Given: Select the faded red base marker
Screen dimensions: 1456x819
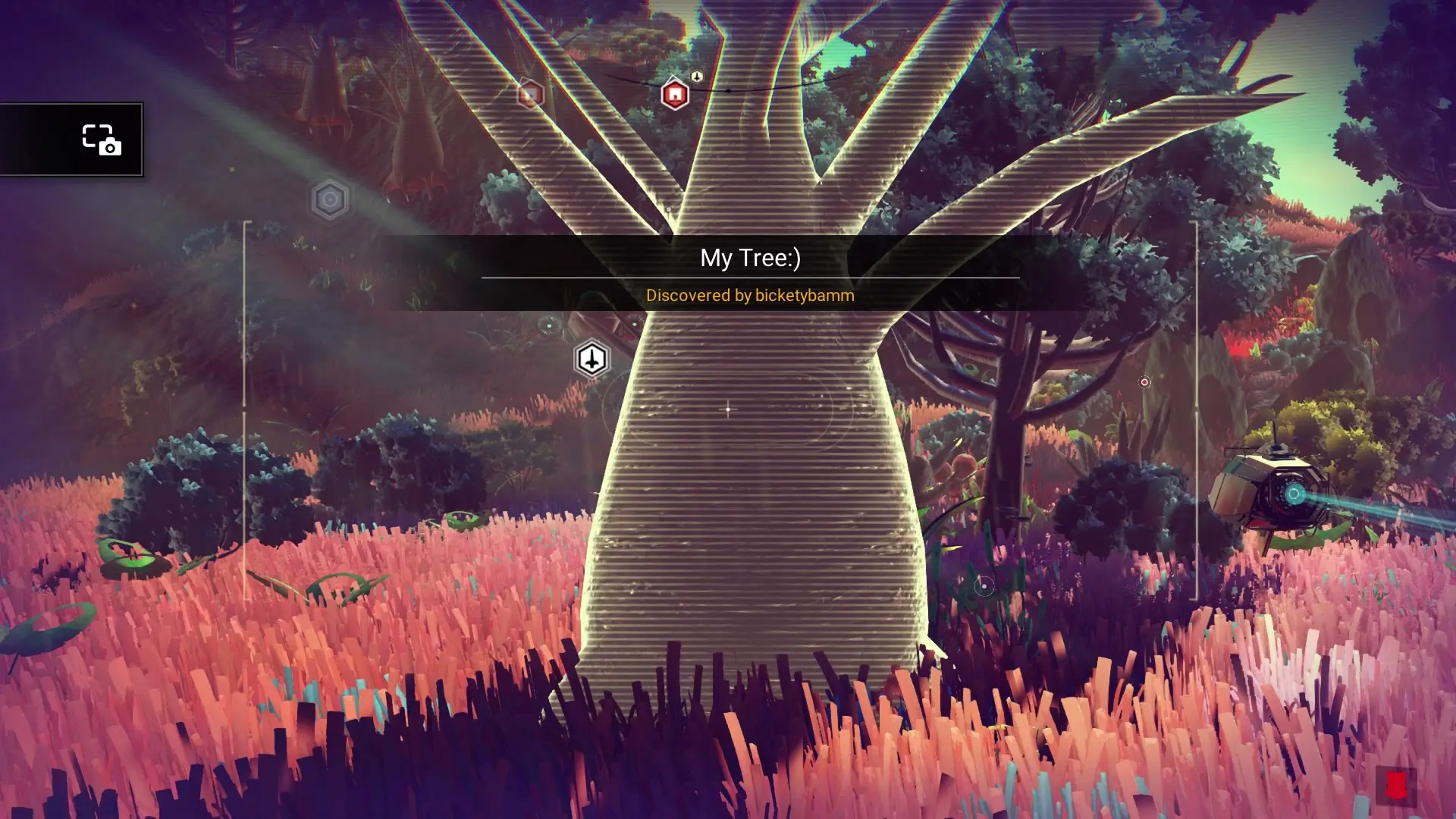Looking at the screenshot, I should tap(530, 94).
